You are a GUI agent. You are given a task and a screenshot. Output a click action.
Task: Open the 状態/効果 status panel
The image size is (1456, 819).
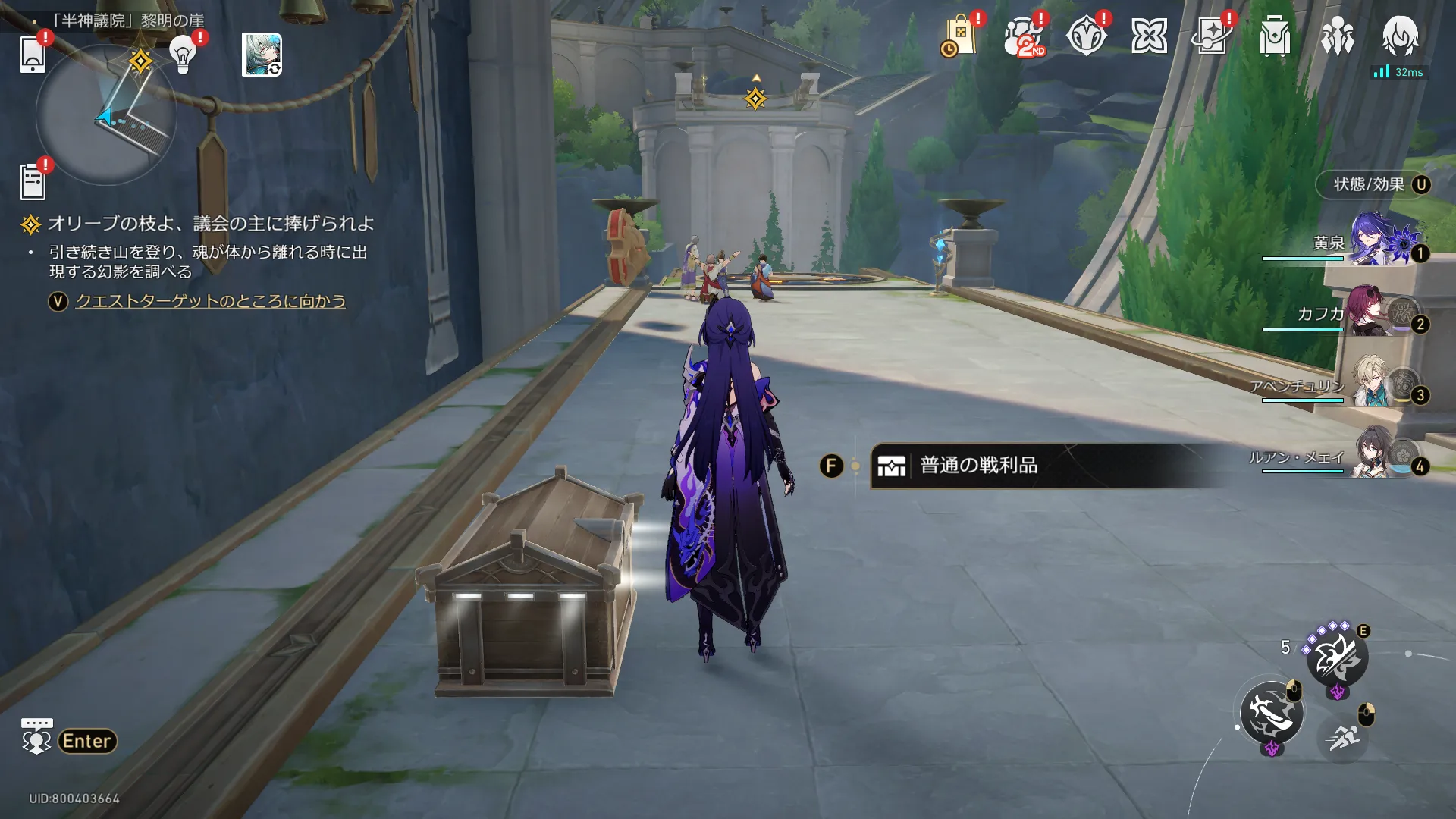point(1373,185)
